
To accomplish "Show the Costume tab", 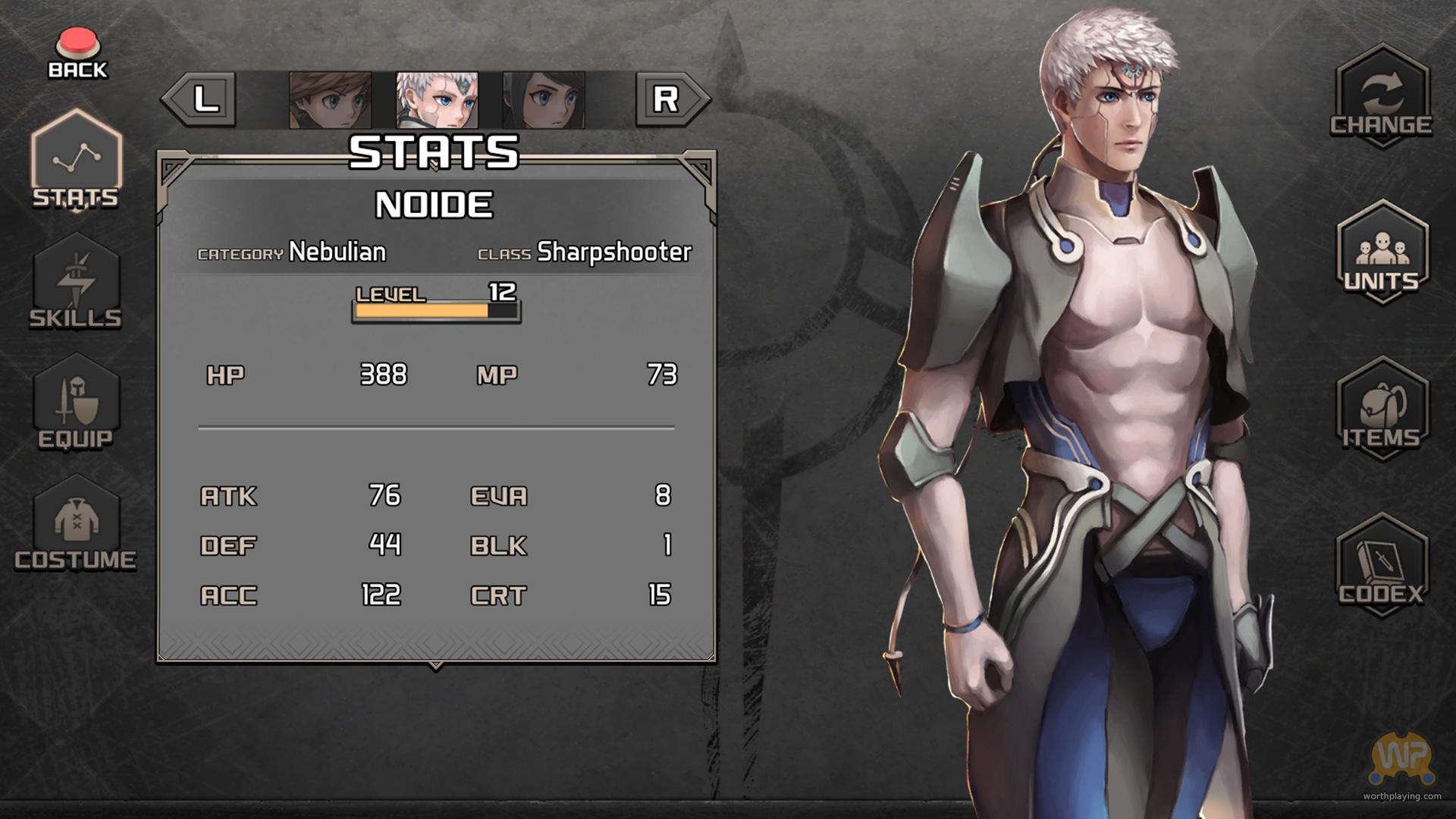I will pyautogui.click(x=76, y=525).
